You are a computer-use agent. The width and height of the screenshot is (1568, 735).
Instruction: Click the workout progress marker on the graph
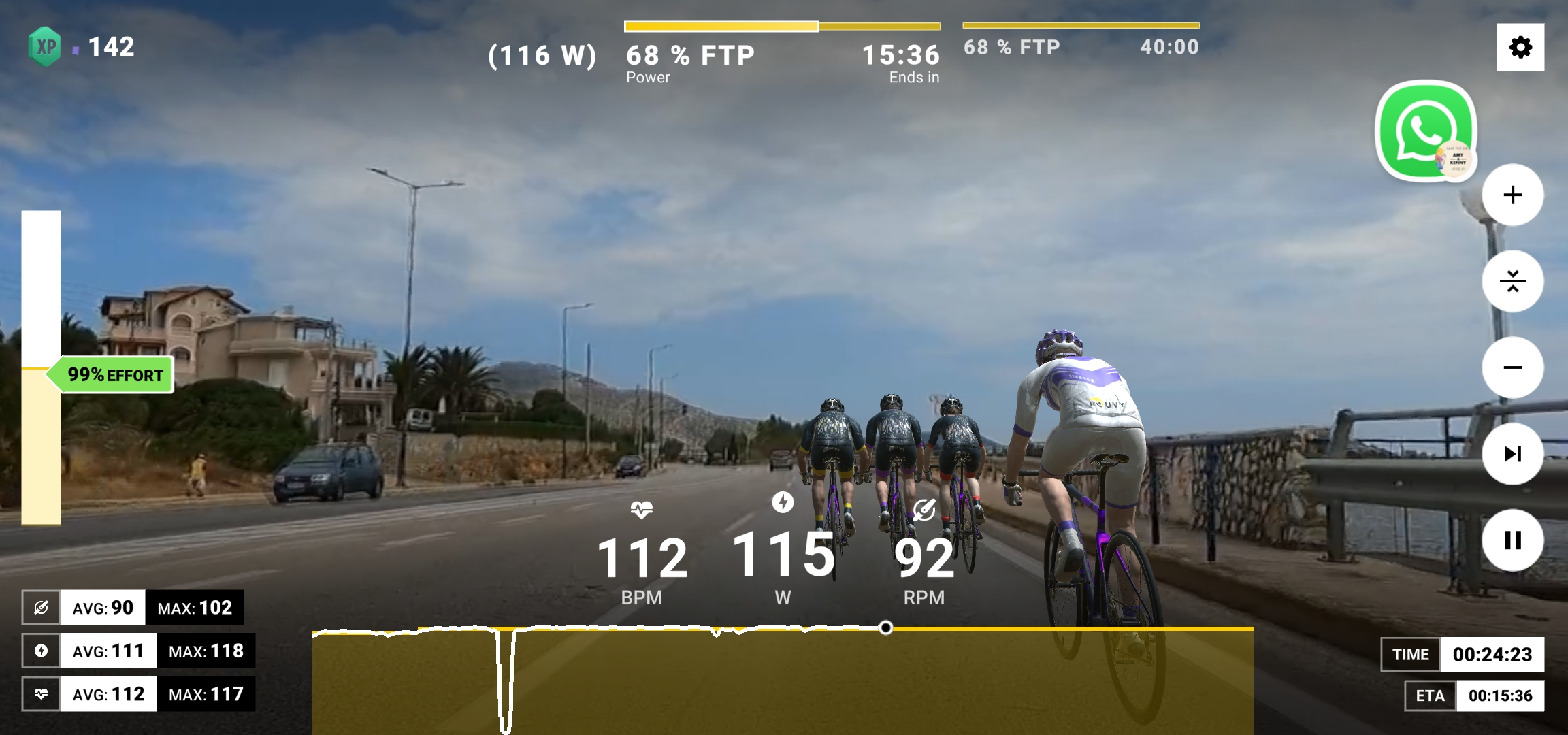[x=885, y=627]
